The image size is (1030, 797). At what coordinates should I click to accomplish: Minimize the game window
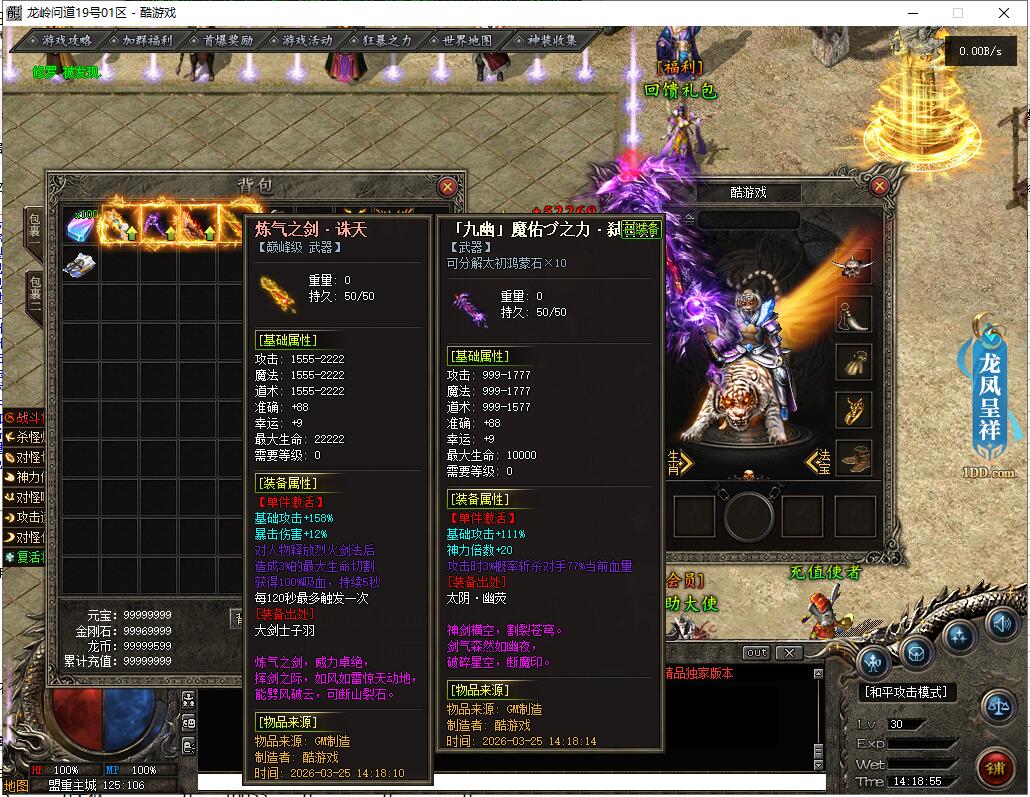(x=911, y=13)
